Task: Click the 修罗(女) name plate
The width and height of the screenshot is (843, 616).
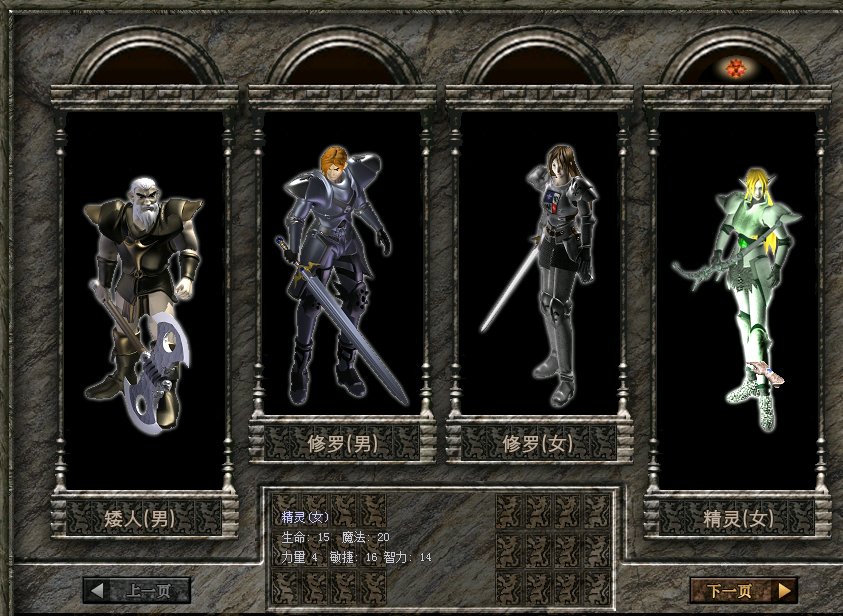Action: 539,442
